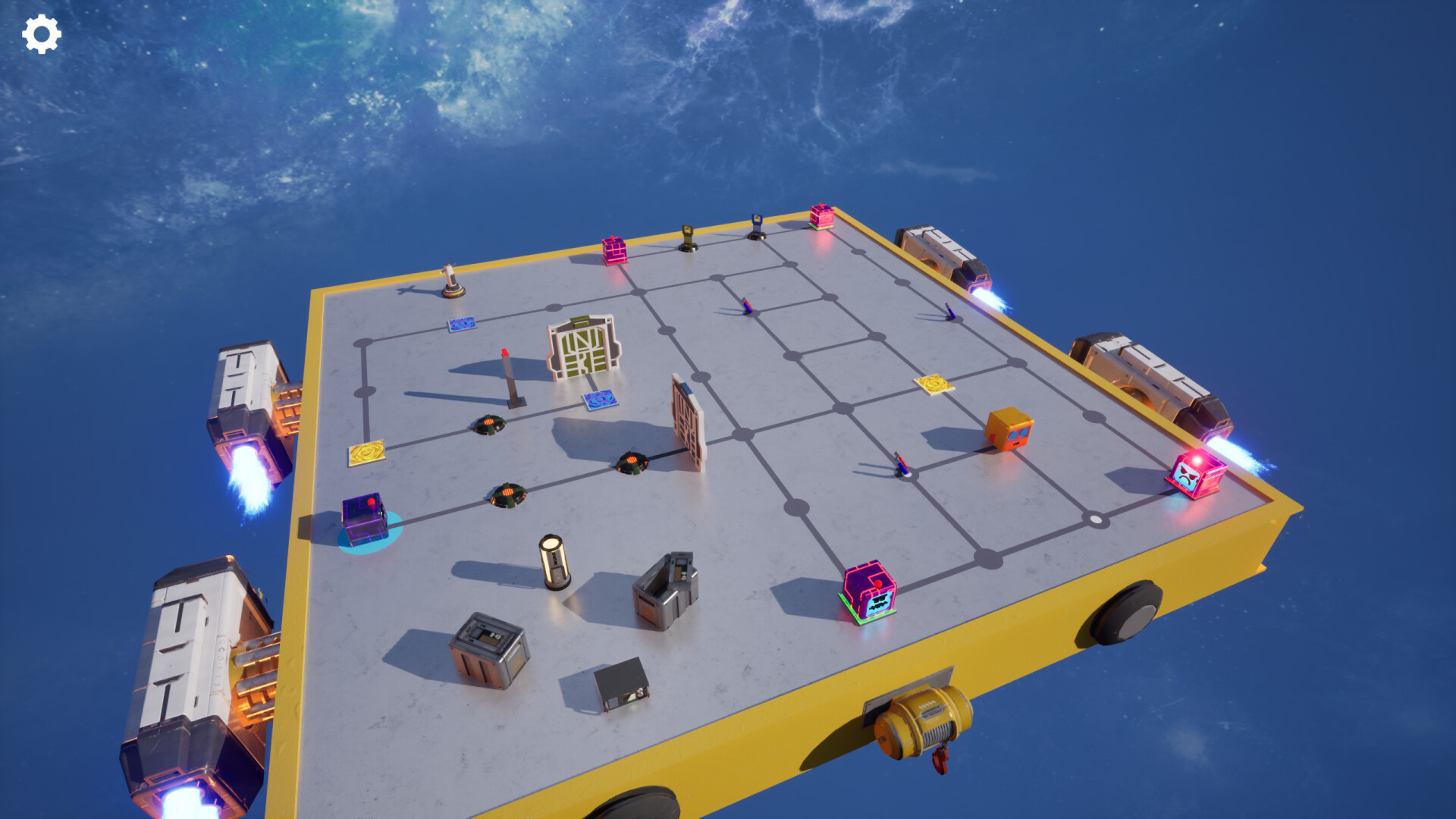Click the yellow swirl tile on the right half

click(x=933, y=382)
